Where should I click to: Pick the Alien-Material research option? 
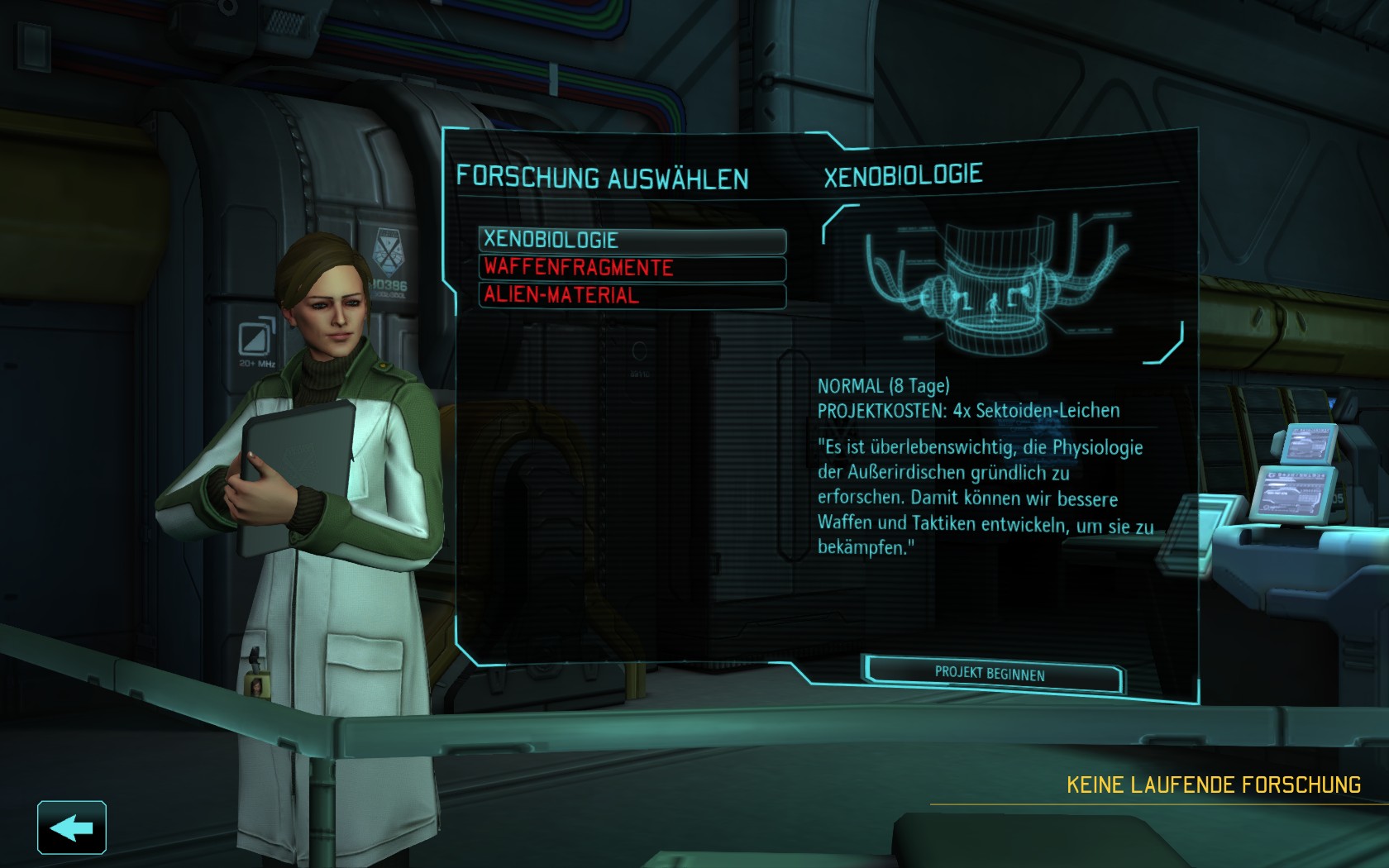pos(632,295)
